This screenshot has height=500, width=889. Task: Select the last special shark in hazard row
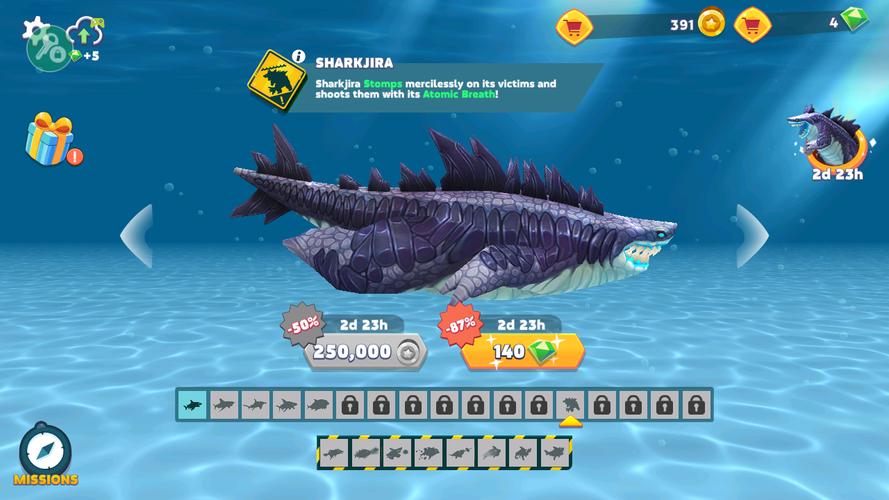(553, 453)
